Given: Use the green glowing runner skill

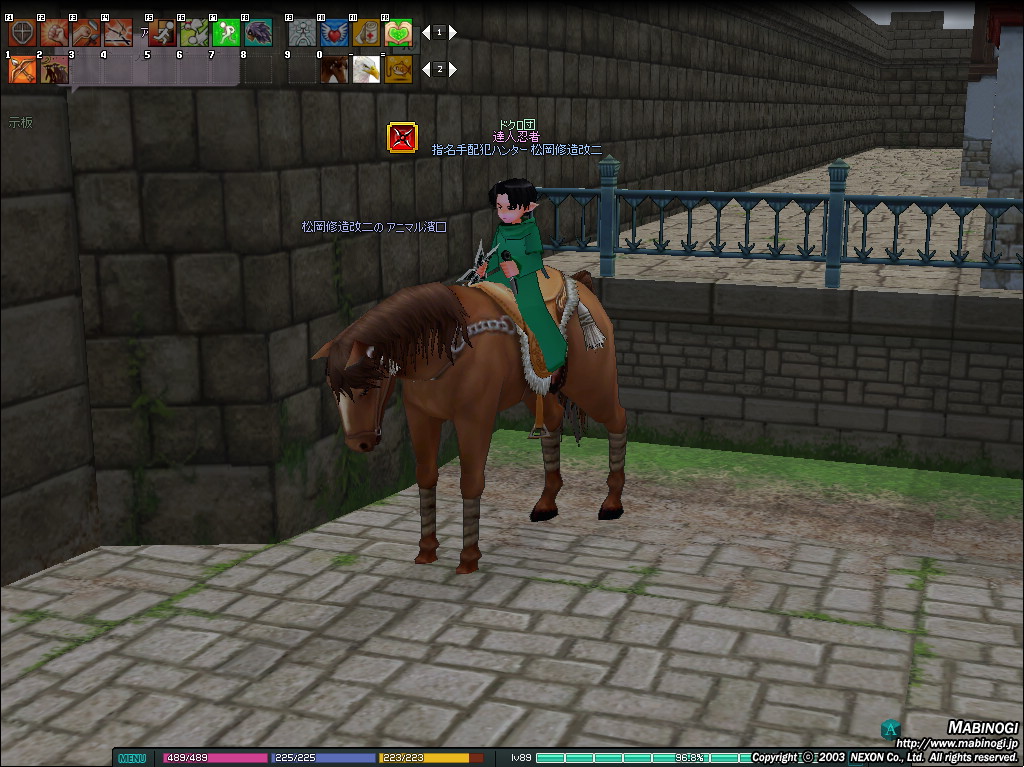Looking at the screenshot, I should 226,32.
